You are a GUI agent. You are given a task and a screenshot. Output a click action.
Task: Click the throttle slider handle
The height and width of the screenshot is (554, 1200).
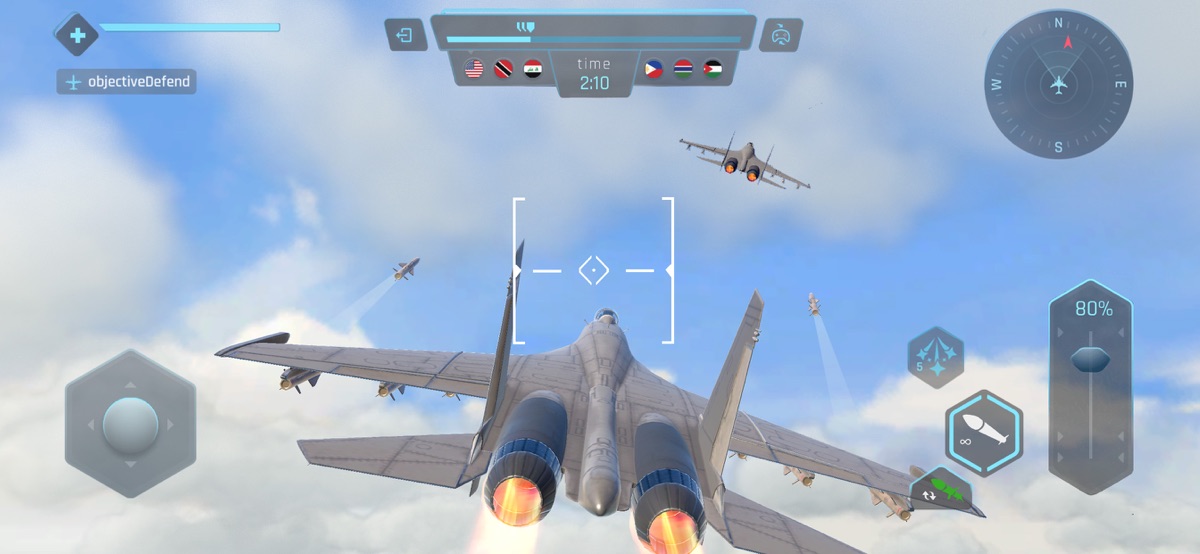point(1090,360)
